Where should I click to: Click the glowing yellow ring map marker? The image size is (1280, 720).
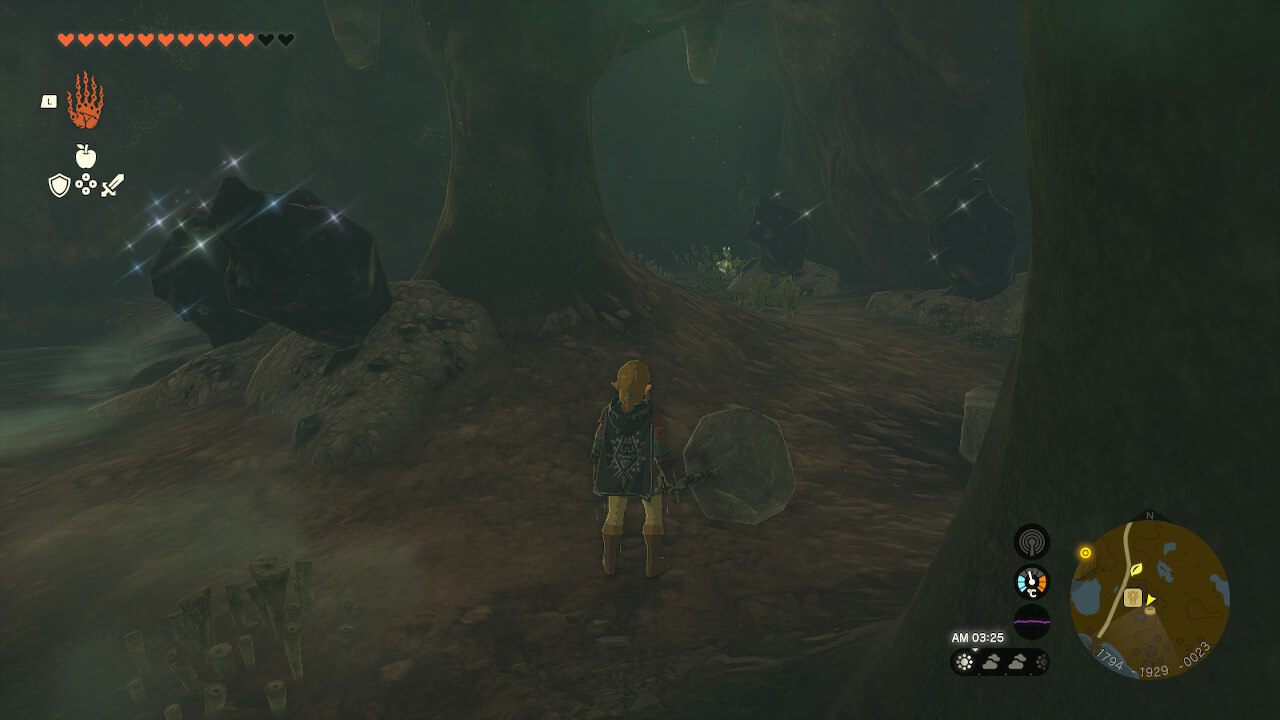click(1085, 552)
